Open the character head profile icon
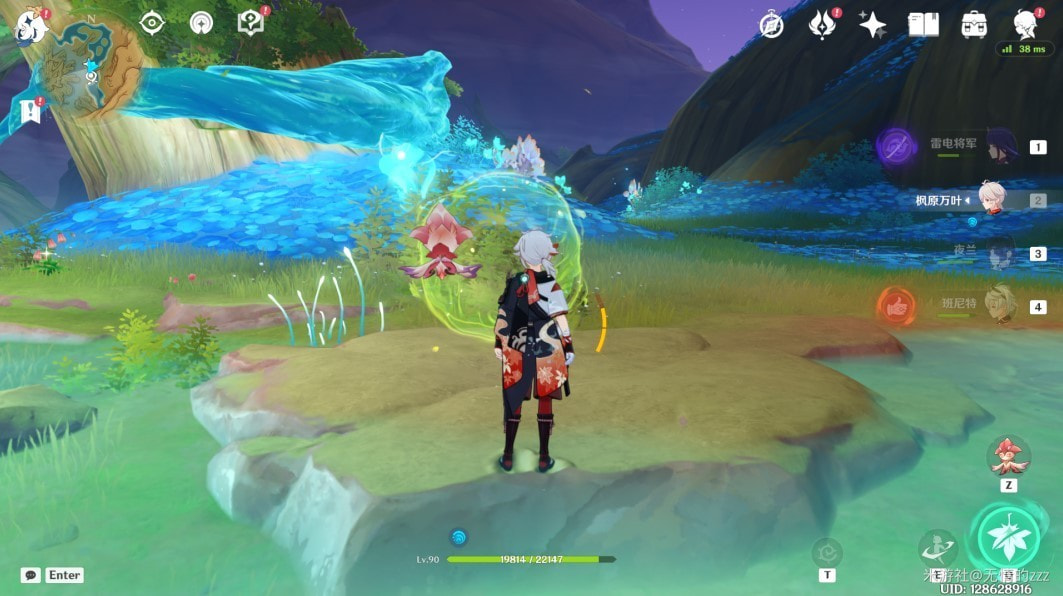This screenshot has width=1063, height=596. [1025, 24]
